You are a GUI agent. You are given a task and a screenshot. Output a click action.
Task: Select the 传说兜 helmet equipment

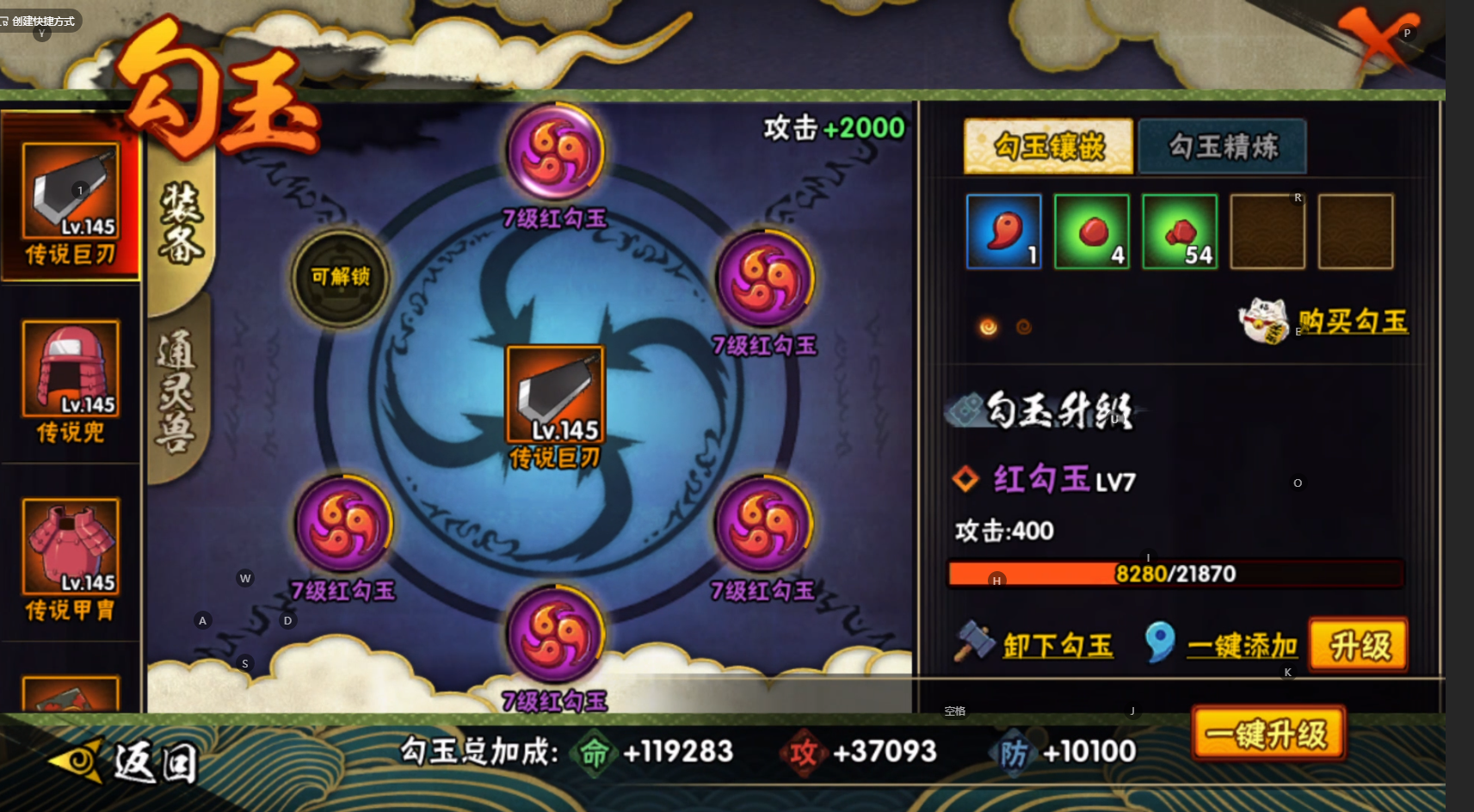coord(71,380)
